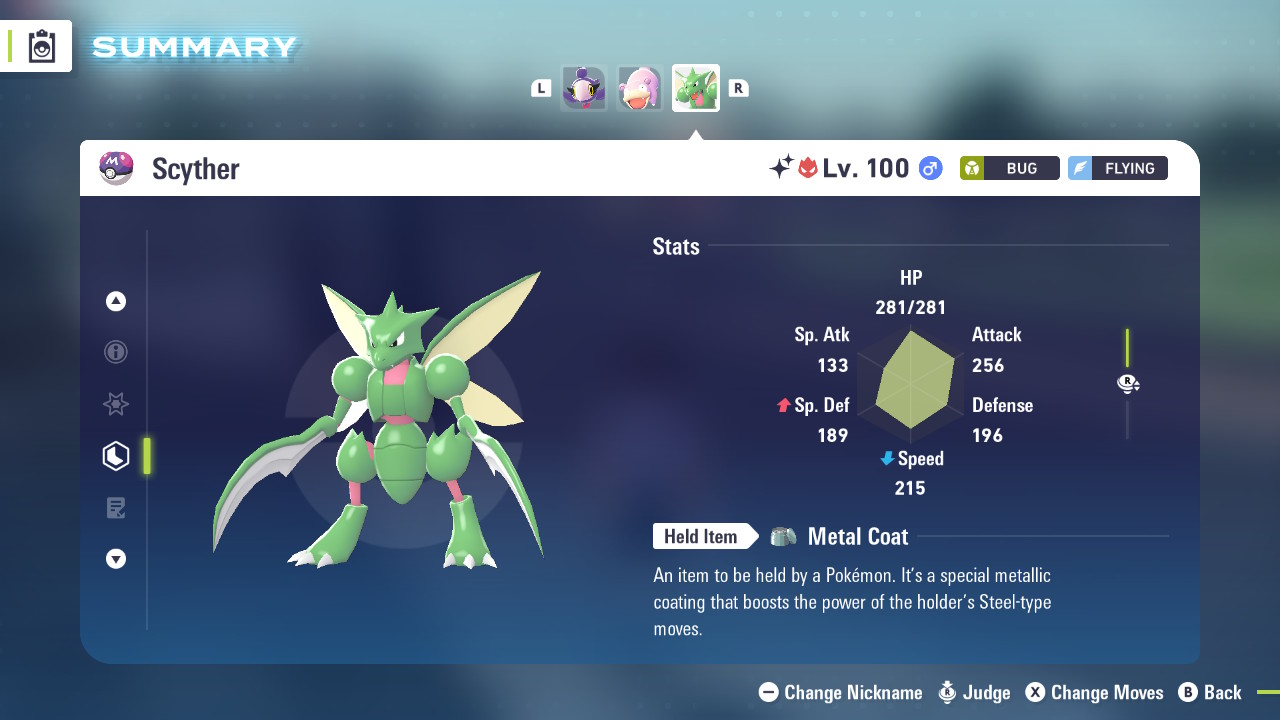Open the moves memo sidebar icon
1280x720 pixels.
pyautogui.click(x=115, y=507)
